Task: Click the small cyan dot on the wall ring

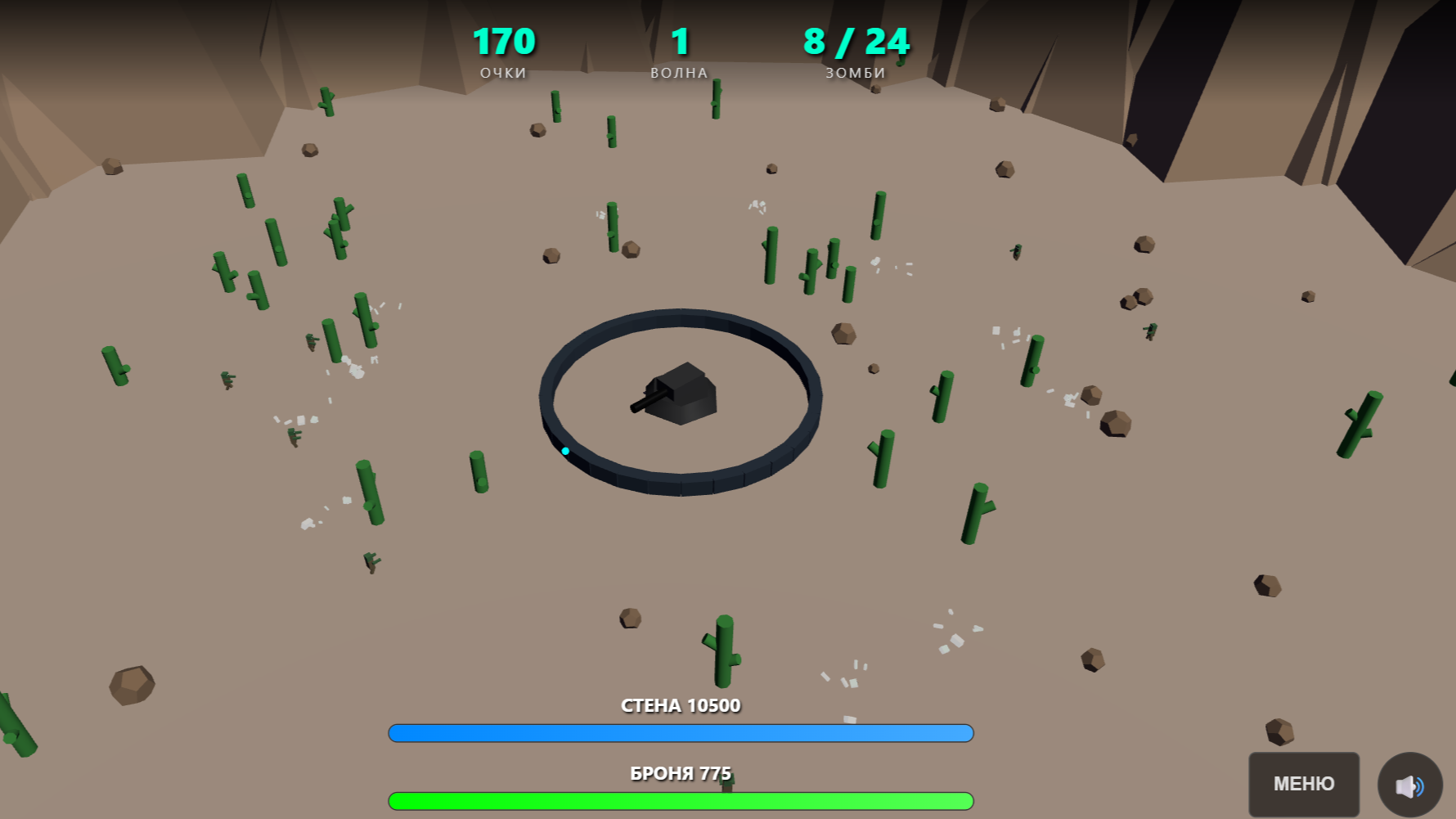Action: coord(565,450)
